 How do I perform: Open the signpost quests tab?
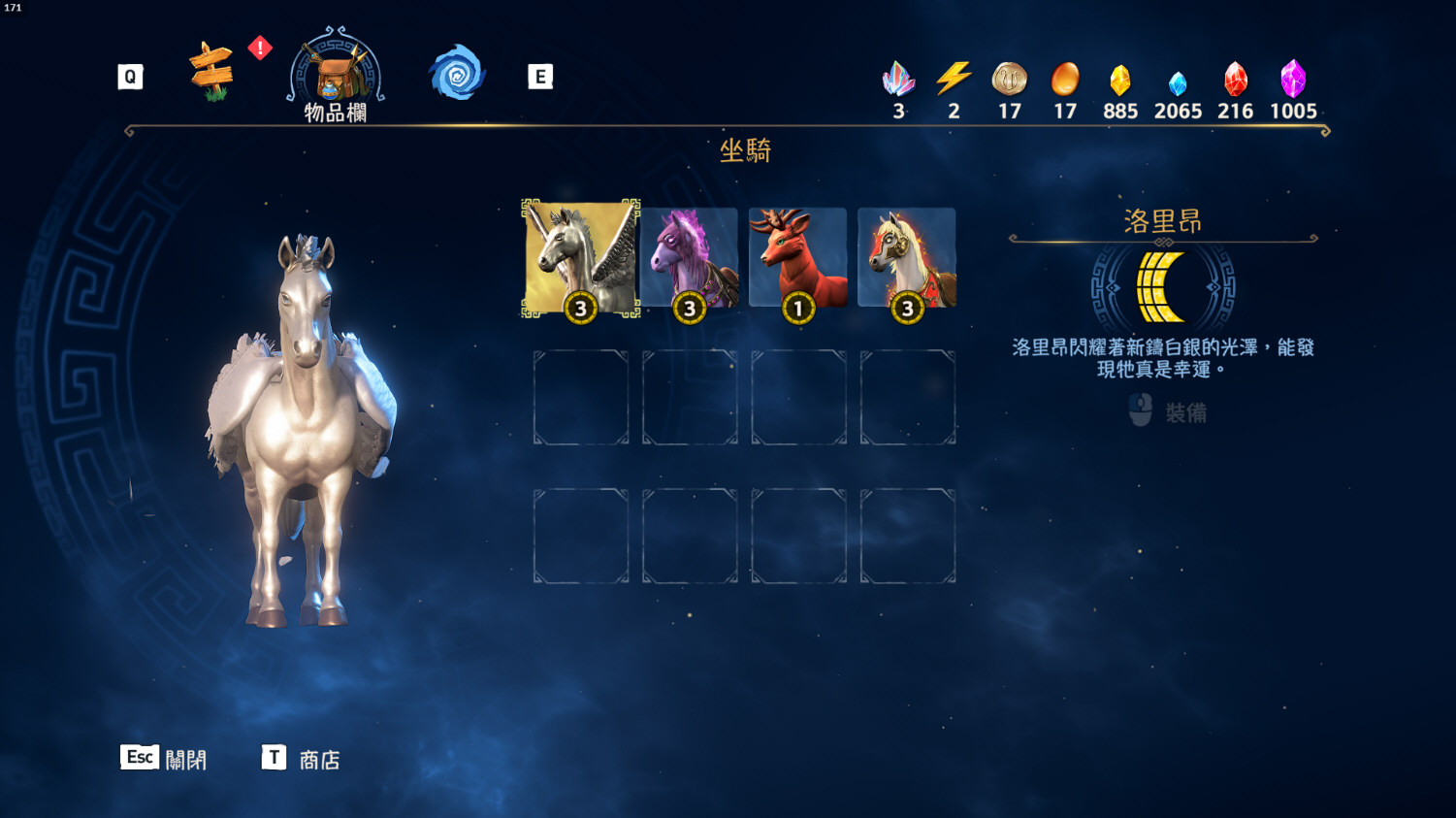[x=211, y=71]
